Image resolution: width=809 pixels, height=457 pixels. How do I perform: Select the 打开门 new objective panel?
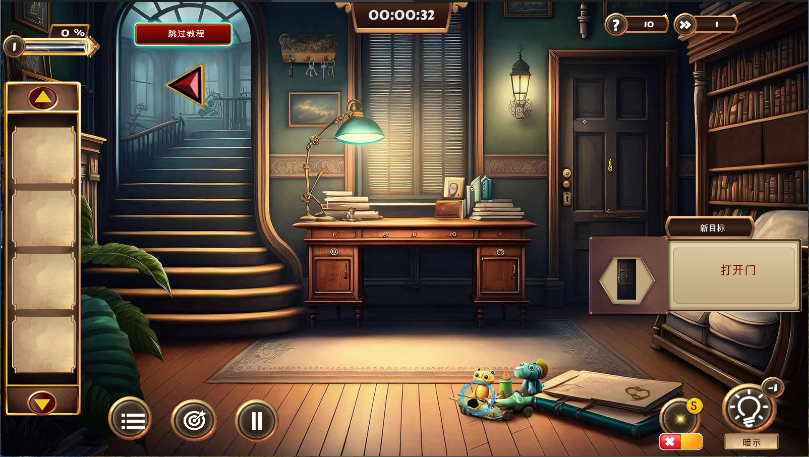pyautogui.click(x=733, y=272)
